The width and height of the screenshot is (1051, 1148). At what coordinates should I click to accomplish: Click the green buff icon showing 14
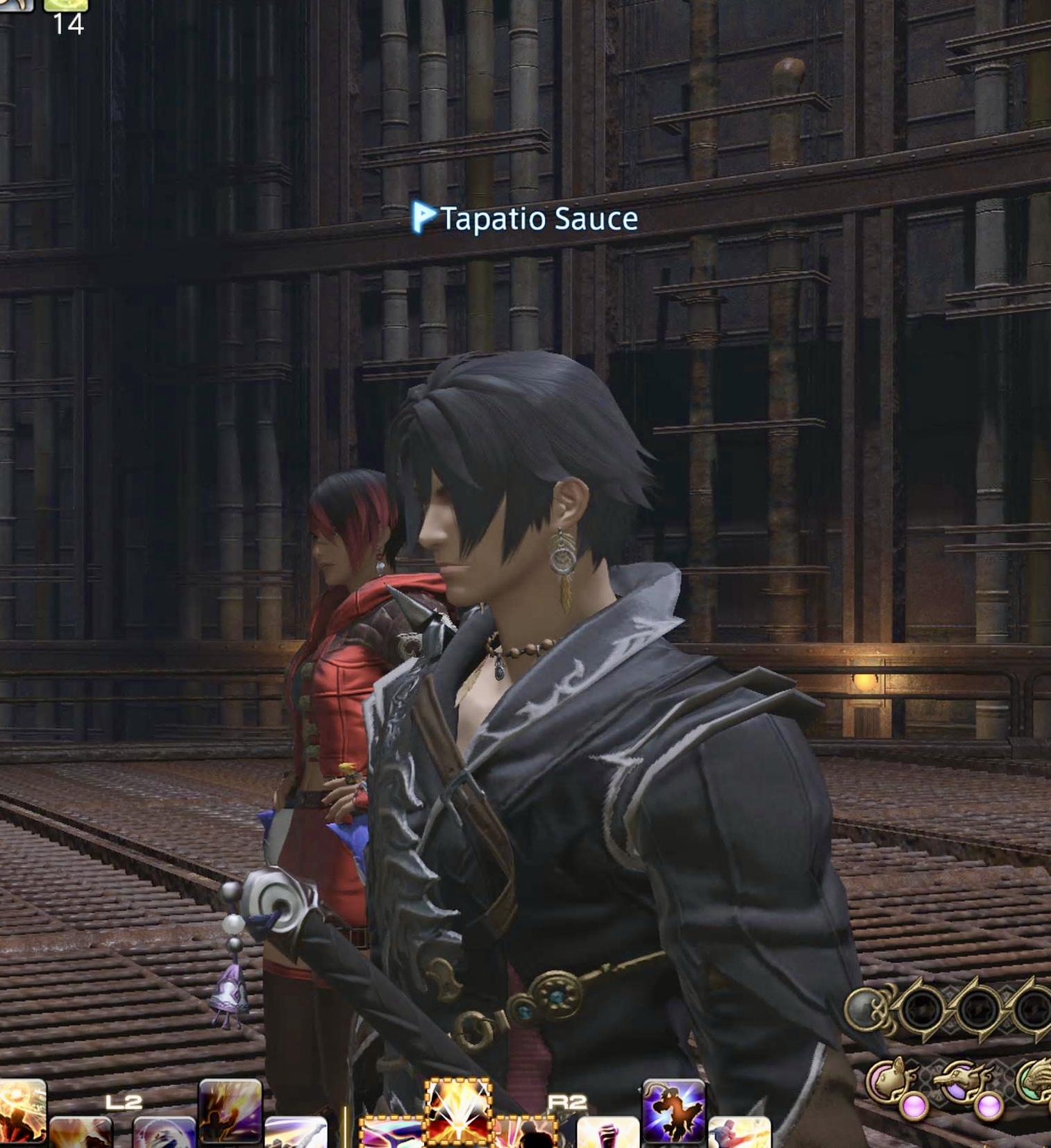pos(67,7)
